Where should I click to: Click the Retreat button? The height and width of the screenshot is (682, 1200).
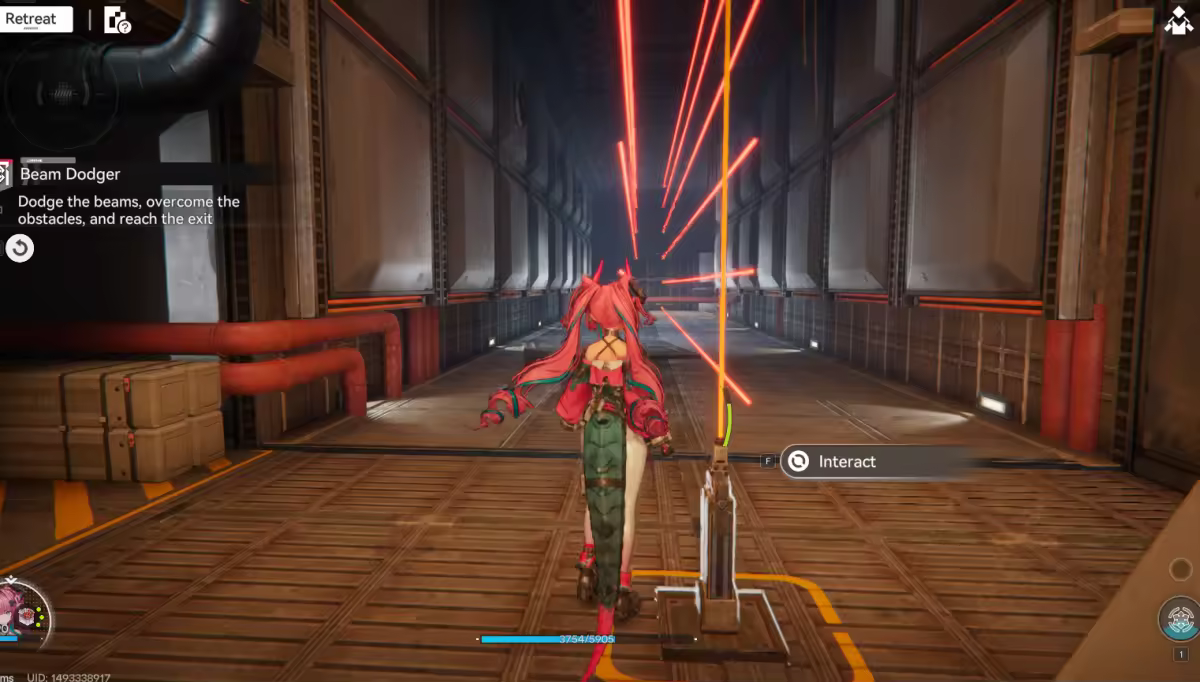pyautogui.click(x=34, y=19)
